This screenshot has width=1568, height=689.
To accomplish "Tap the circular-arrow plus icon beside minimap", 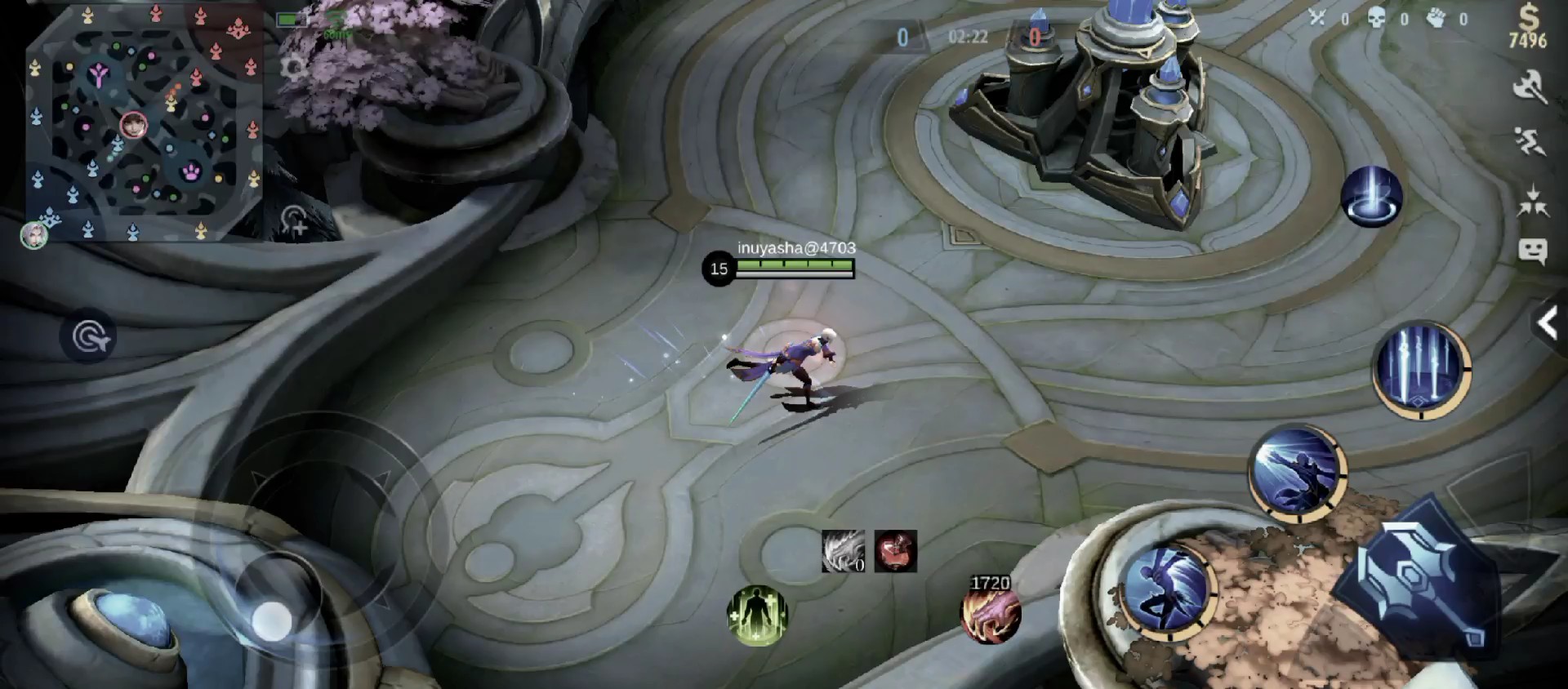I will click(x=295, y=220).
